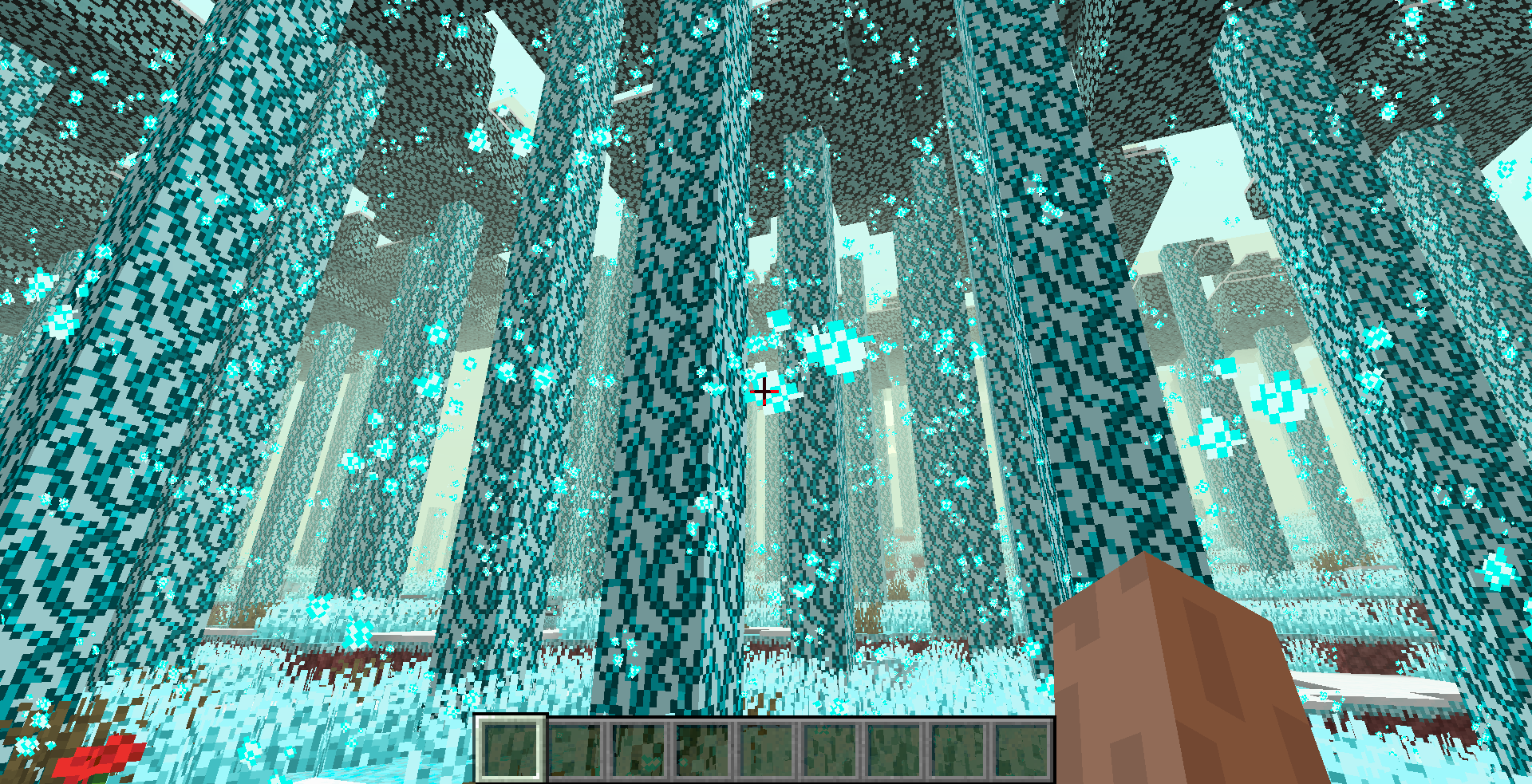This screenshot has width=1532, height=784.
Task: Select the second hotbar slot
Action: (x=575, y=750)
